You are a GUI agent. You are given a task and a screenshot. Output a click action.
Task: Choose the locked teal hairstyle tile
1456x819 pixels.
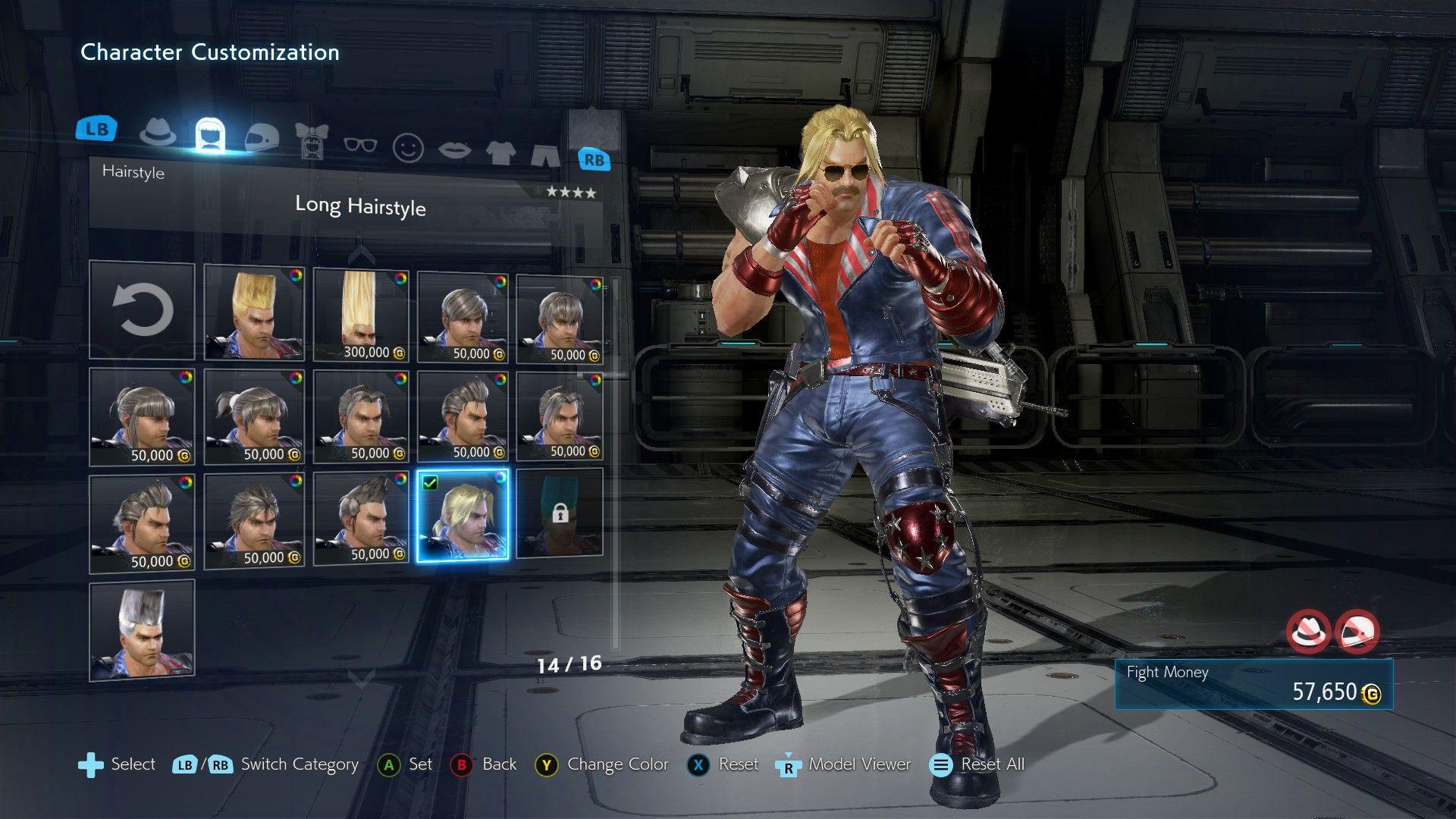coord(560,513)
